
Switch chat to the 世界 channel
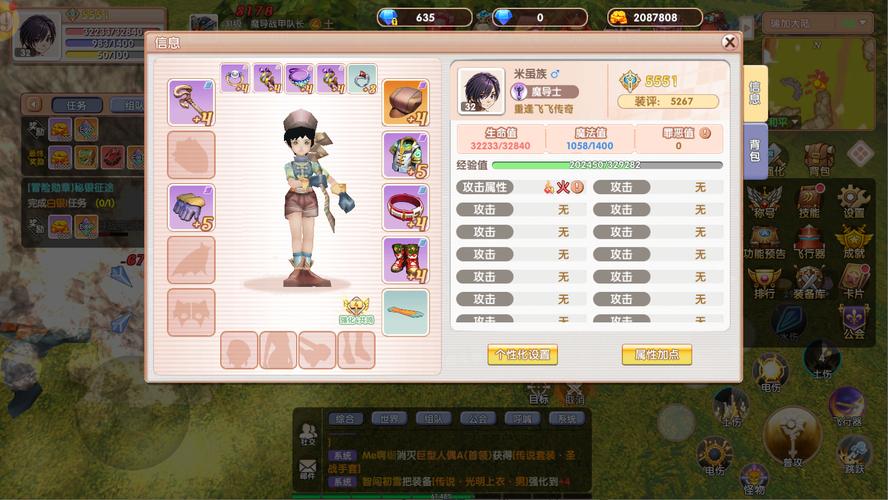389,419
